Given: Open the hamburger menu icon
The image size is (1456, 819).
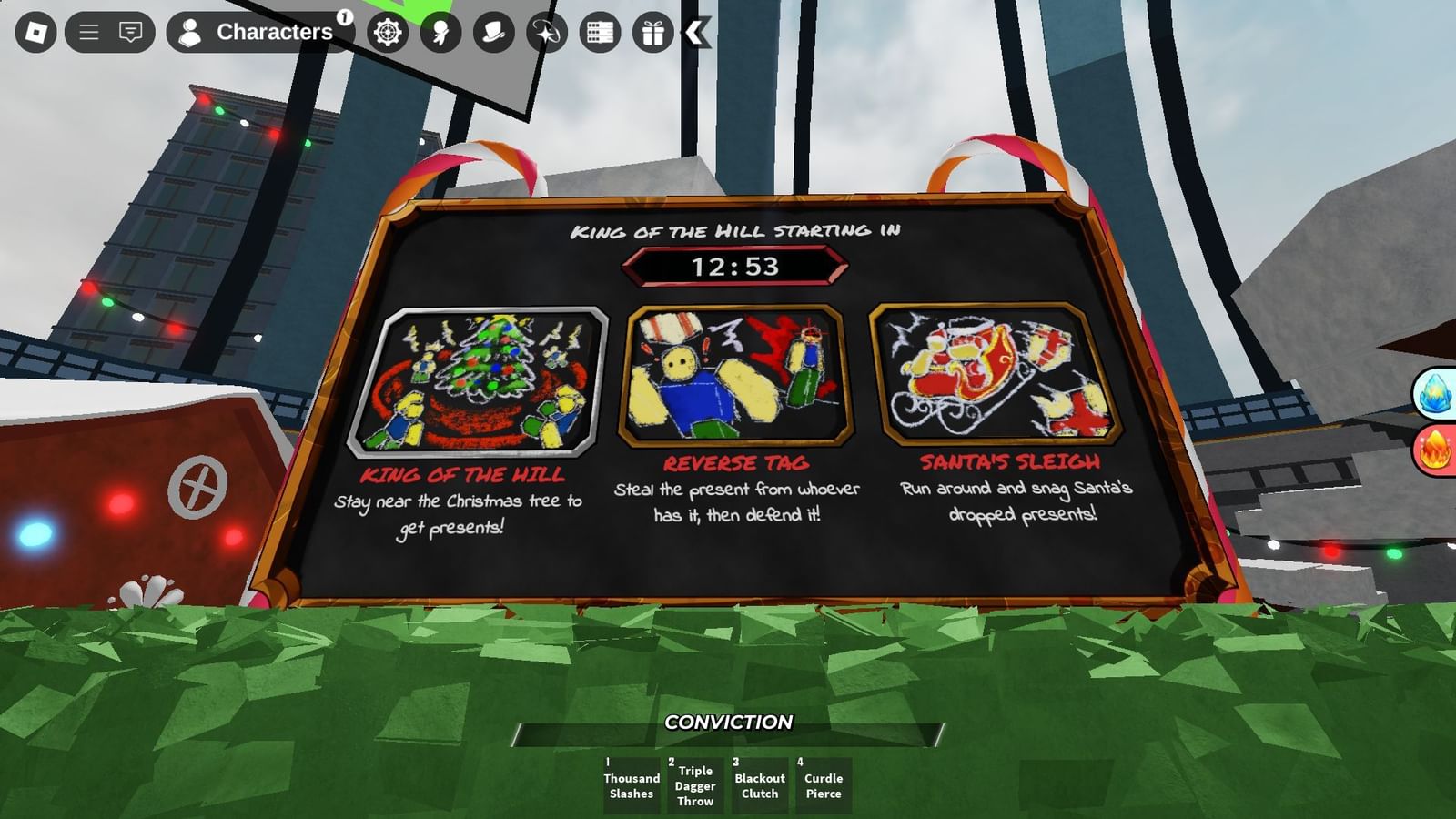Looking at the screenshot, I should [x=88, y=33].
